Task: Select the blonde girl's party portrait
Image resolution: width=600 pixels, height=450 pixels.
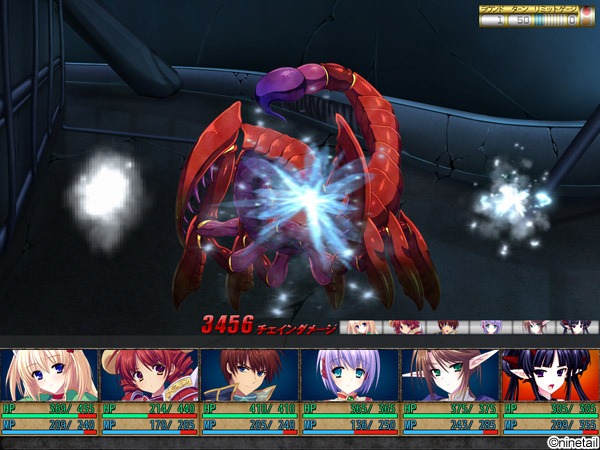Action: tap(50, 375)
